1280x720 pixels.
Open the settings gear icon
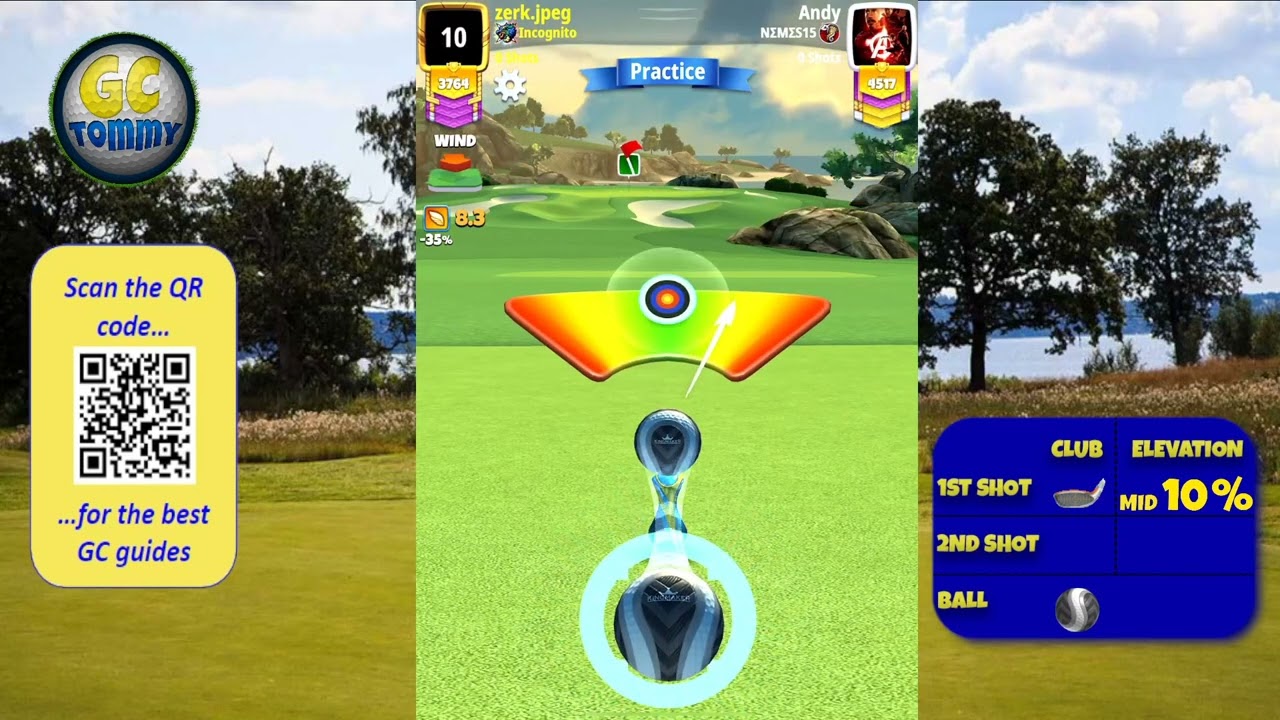pyautogui.click(x=510, y=85)
